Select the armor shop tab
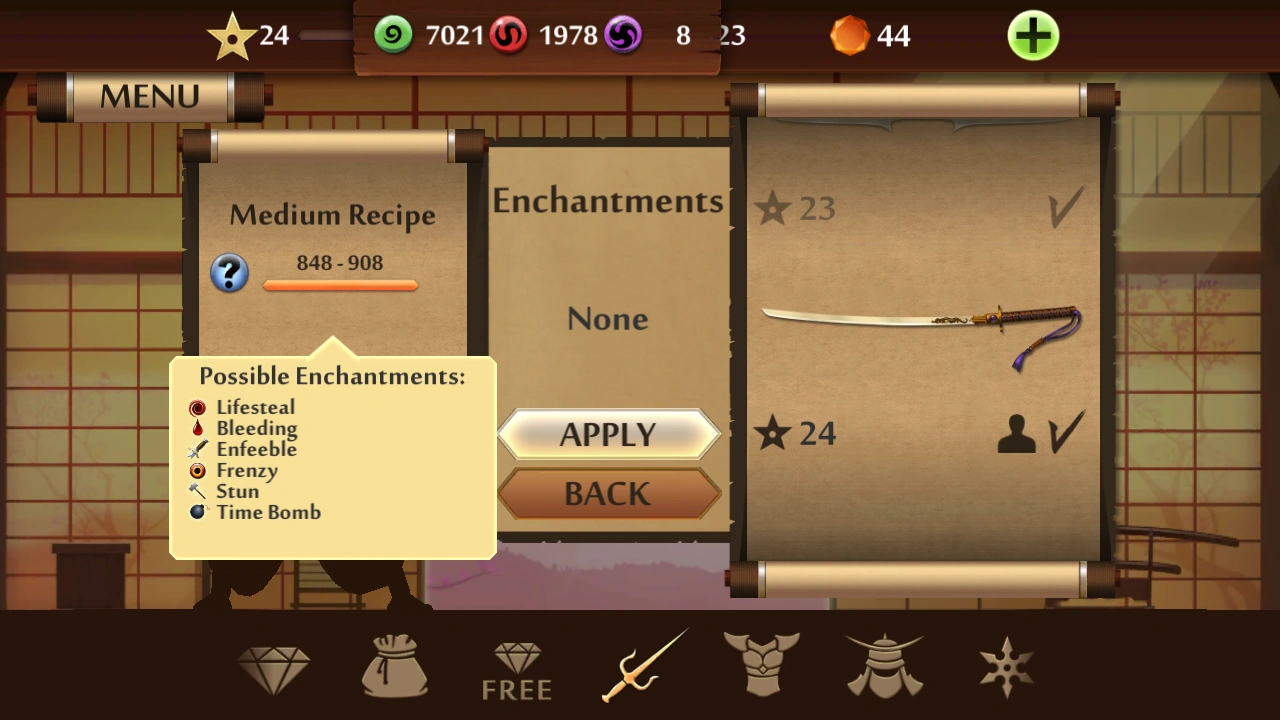Viewport: 1280px width, 720px height. [761, 663]
